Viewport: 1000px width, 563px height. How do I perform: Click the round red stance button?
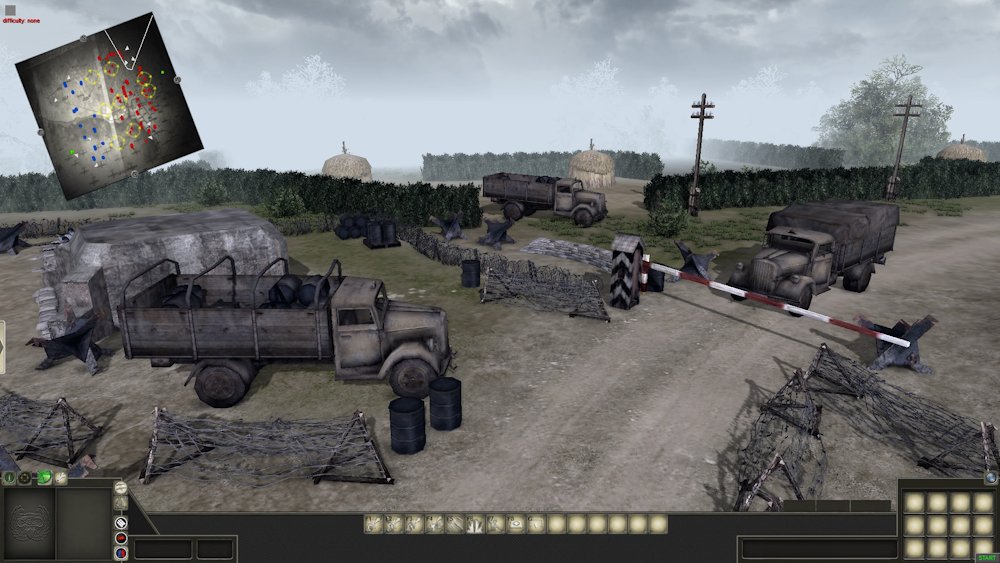[121, 537]
